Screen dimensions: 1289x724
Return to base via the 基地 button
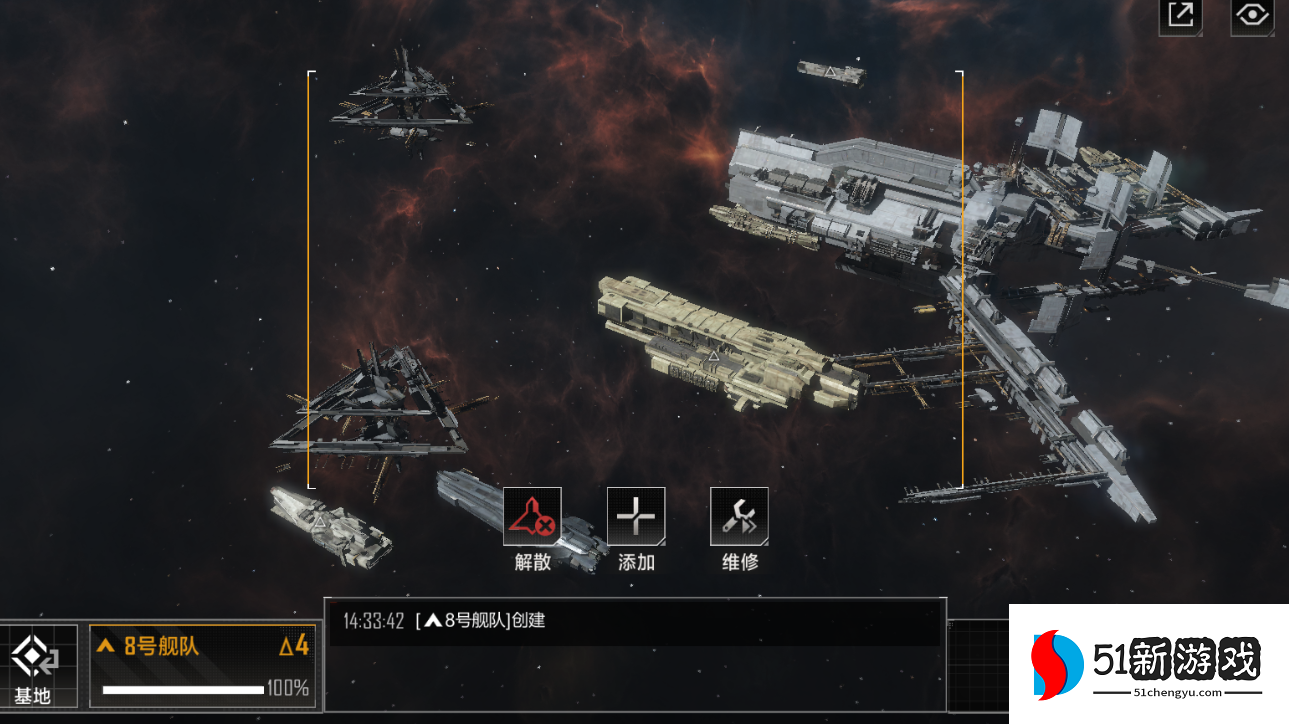tap(35, 667)
